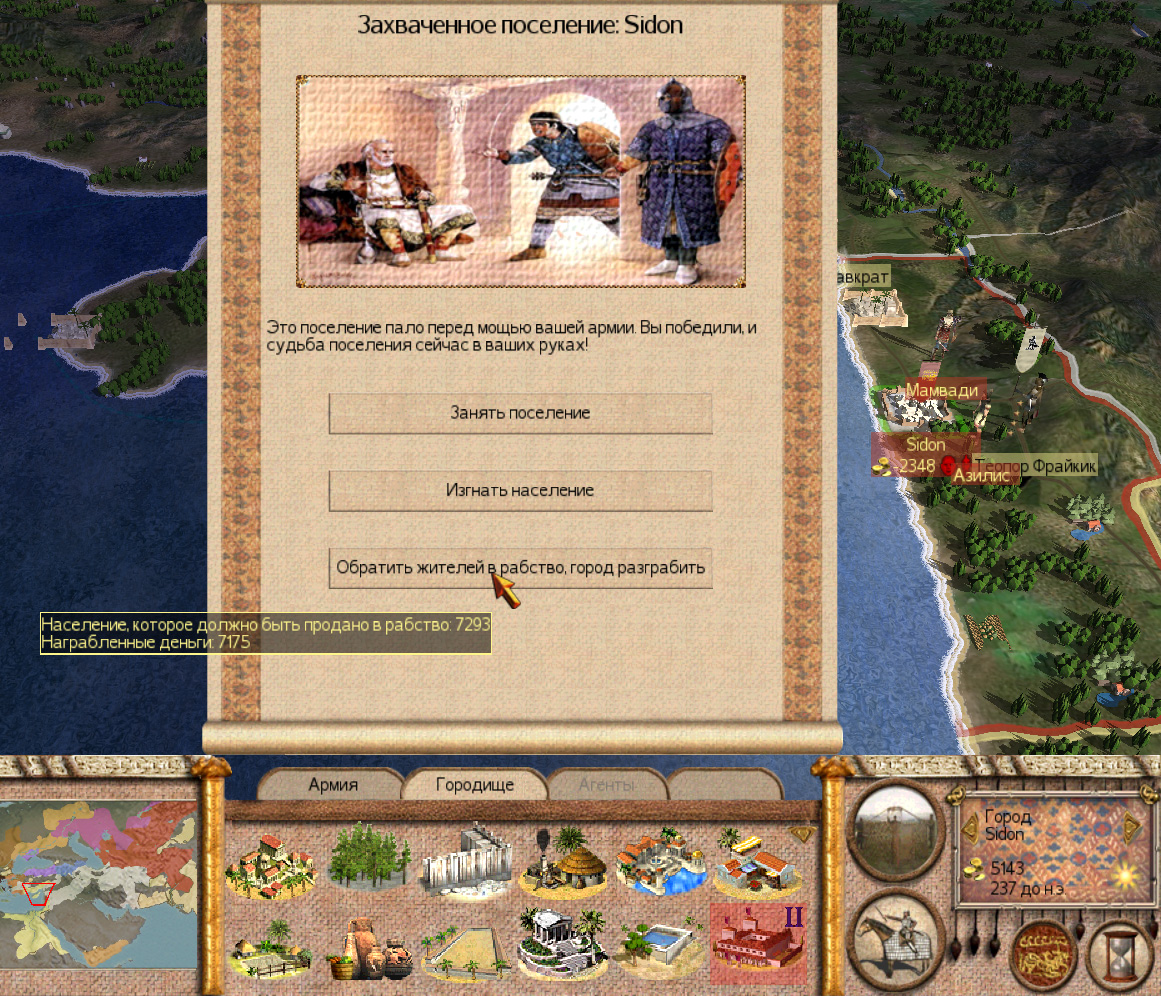Image resolution: width=1161 pixels, height=996 pixels.
Task: Go to next settlement with the right arrow
Action: click(x=1131, y=823)
